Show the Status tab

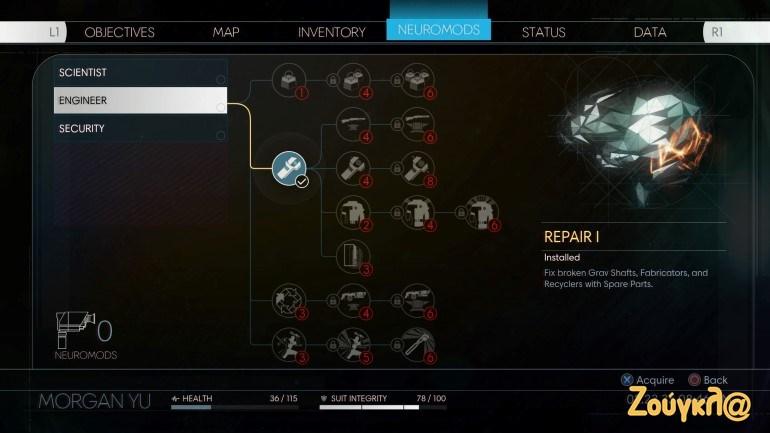click(543, 32)
